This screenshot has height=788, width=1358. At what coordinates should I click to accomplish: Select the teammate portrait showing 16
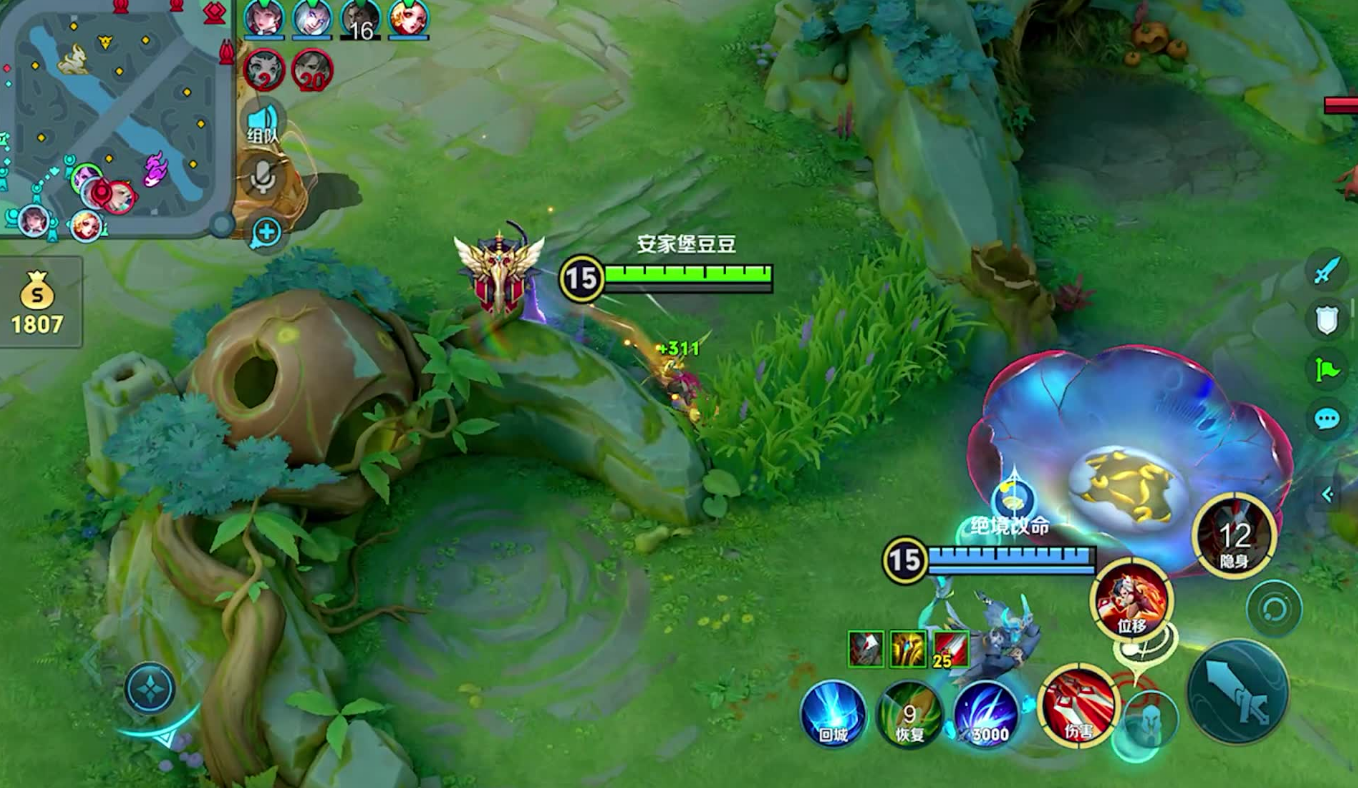[x=360, y=19]
